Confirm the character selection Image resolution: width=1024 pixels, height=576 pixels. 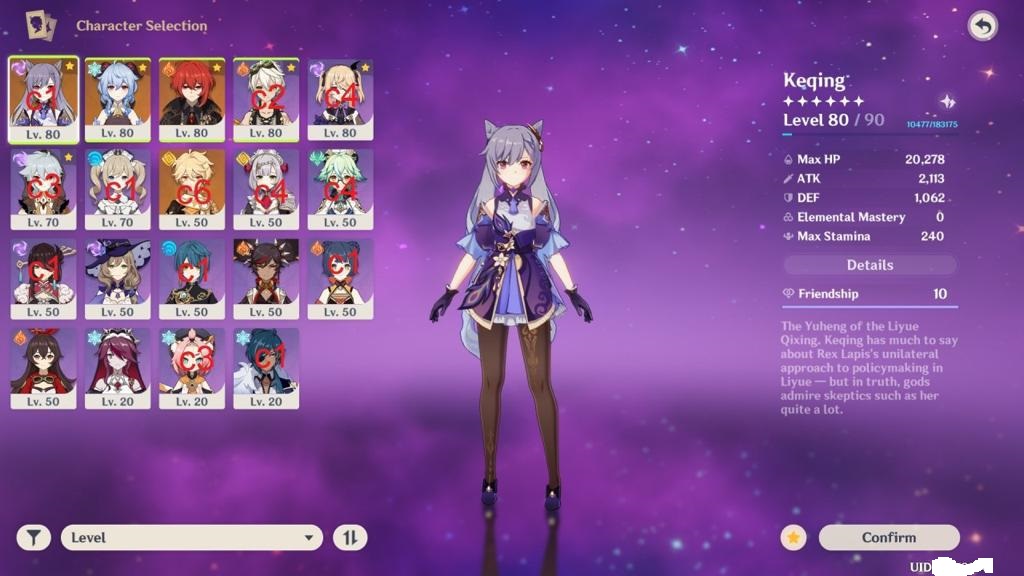[x=888, y=537]
